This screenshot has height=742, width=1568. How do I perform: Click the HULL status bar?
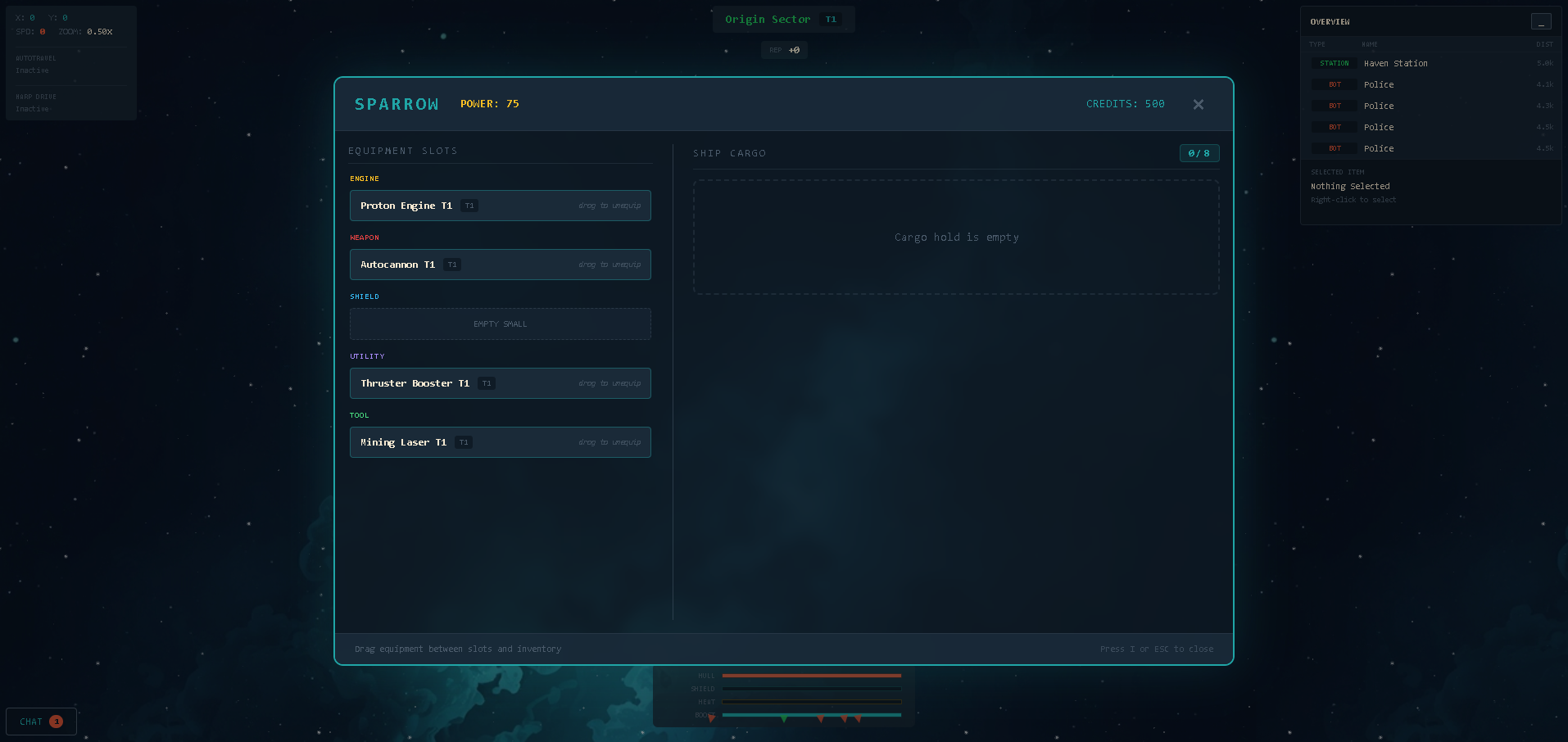click(810, 676)
